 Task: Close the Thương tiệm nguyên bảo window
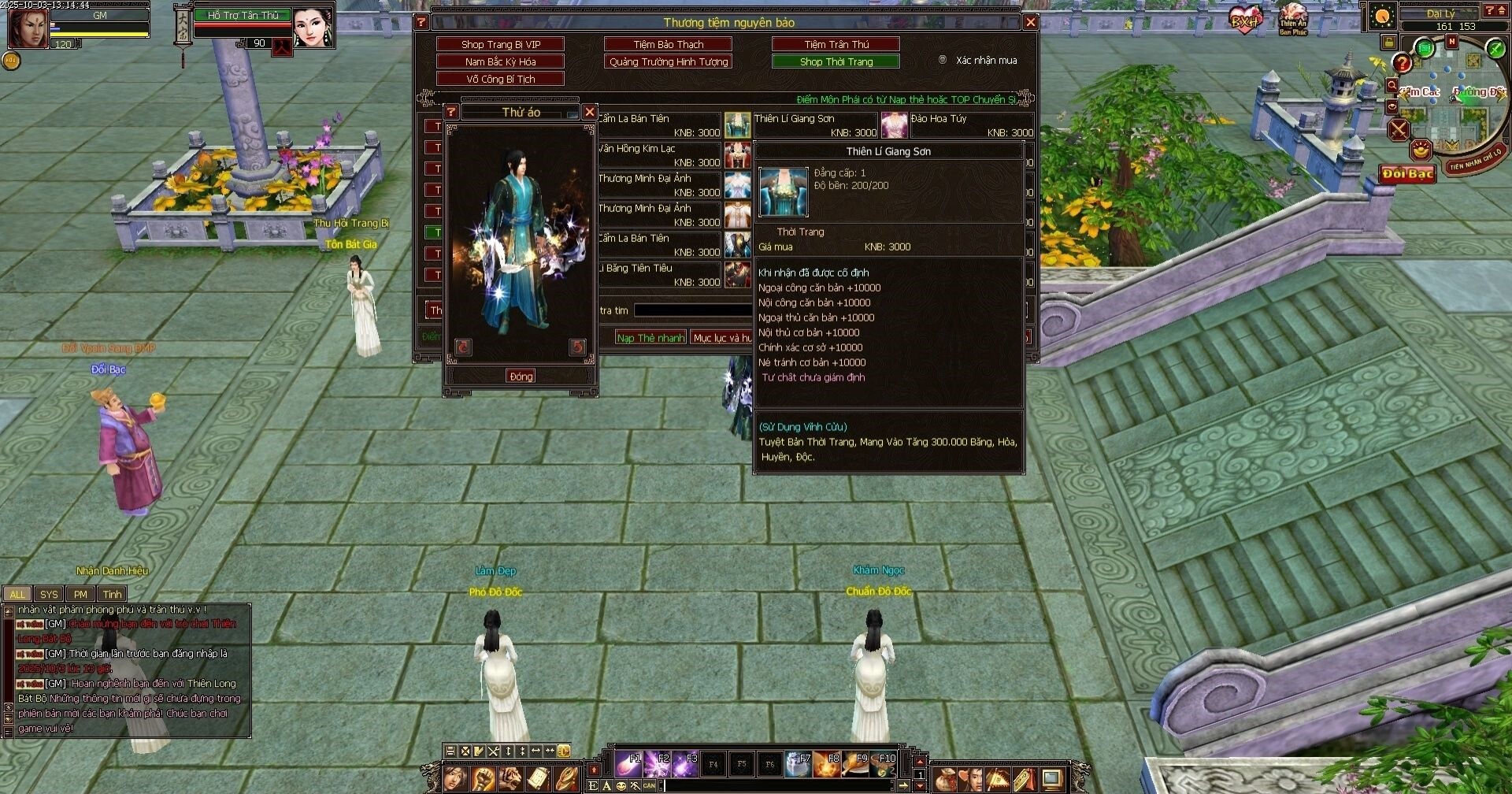(x=1030, y=22)
